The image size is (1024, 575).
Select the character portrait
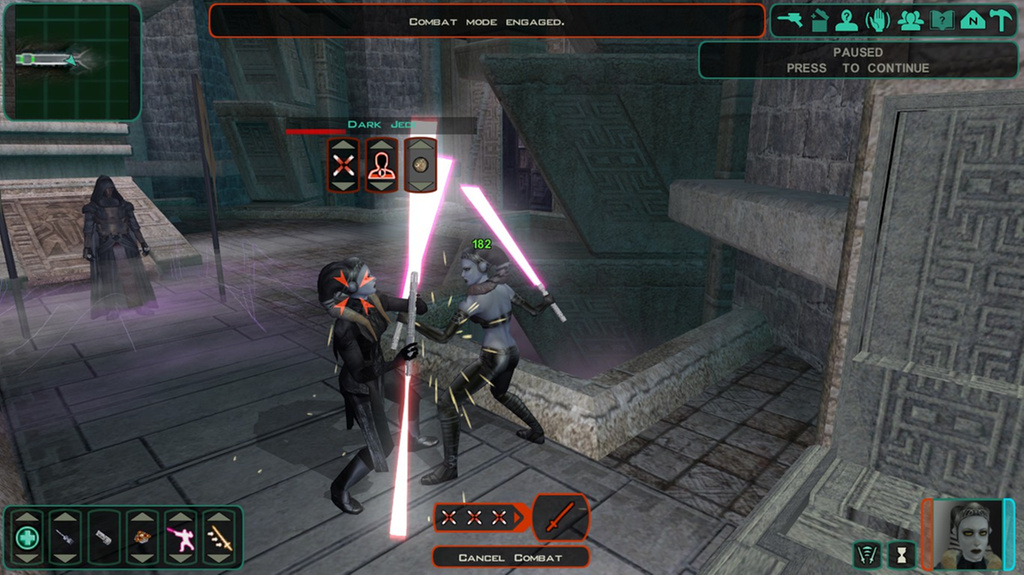click(x=966, y=535)
